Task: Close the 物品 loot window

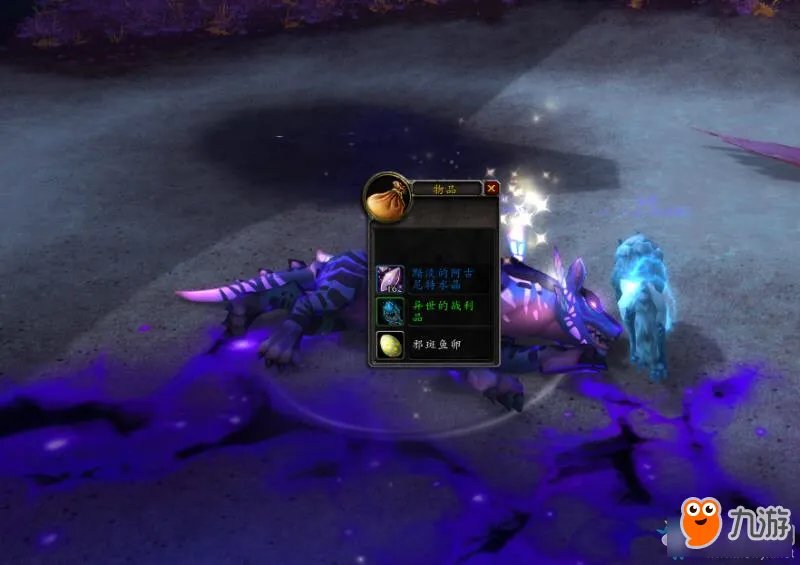Action: pyautogui.click(x=492, y=188)
